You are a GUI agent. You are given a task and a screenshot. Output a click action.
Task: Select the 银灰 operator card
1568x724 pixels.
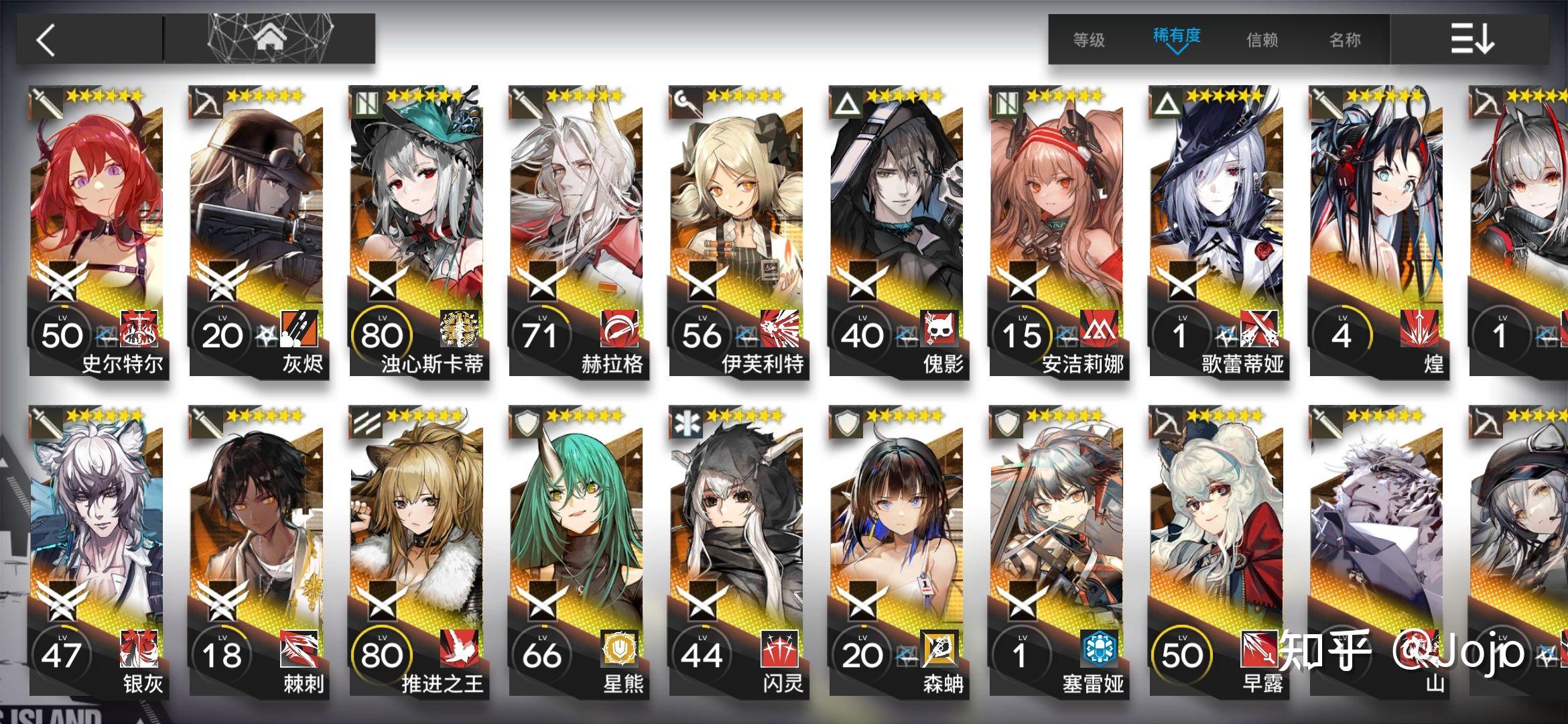96,551
